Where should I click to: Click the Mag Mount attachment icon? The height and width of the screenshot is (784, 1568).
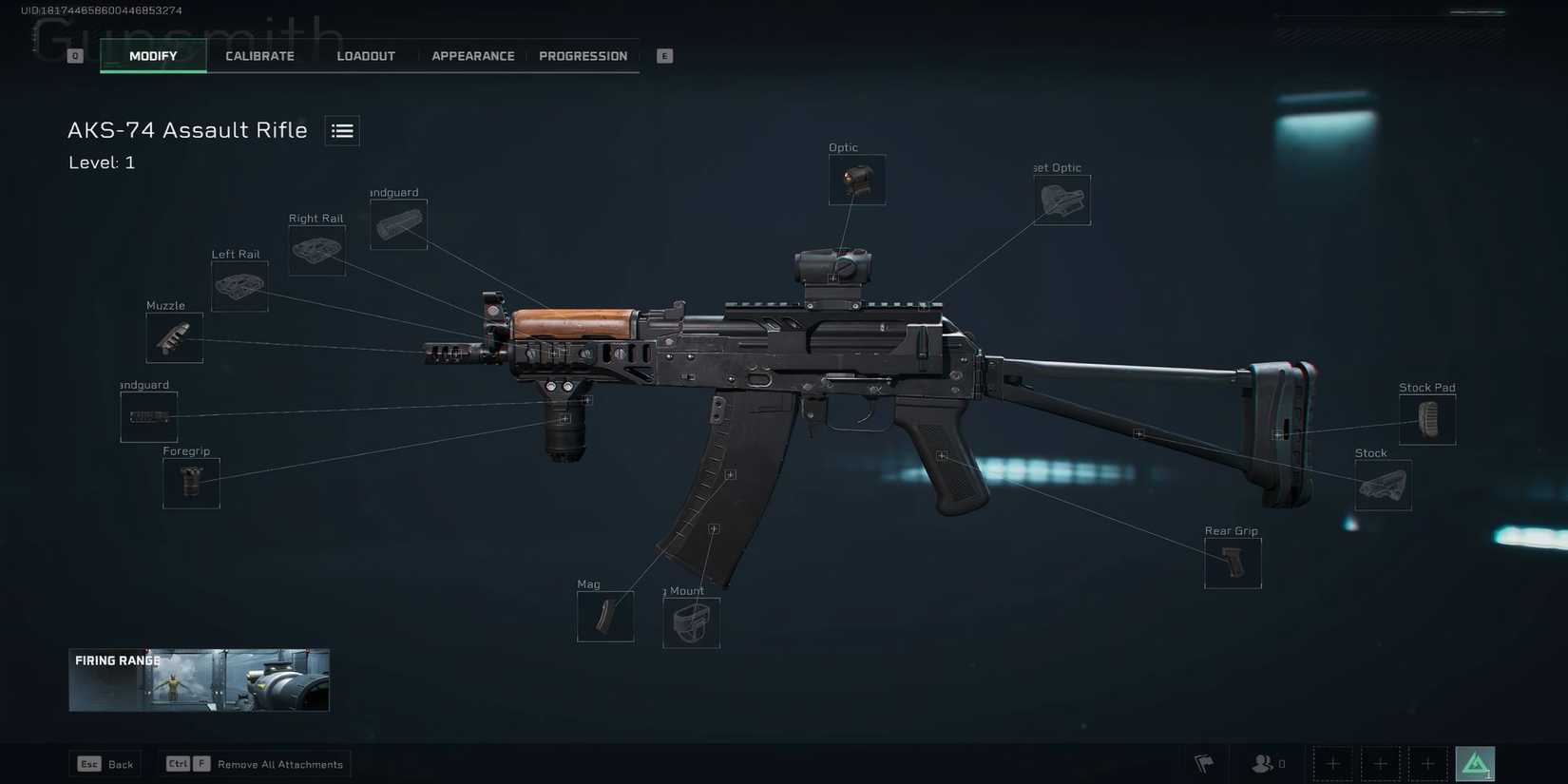pyautogui.click(x=690, y=622)
